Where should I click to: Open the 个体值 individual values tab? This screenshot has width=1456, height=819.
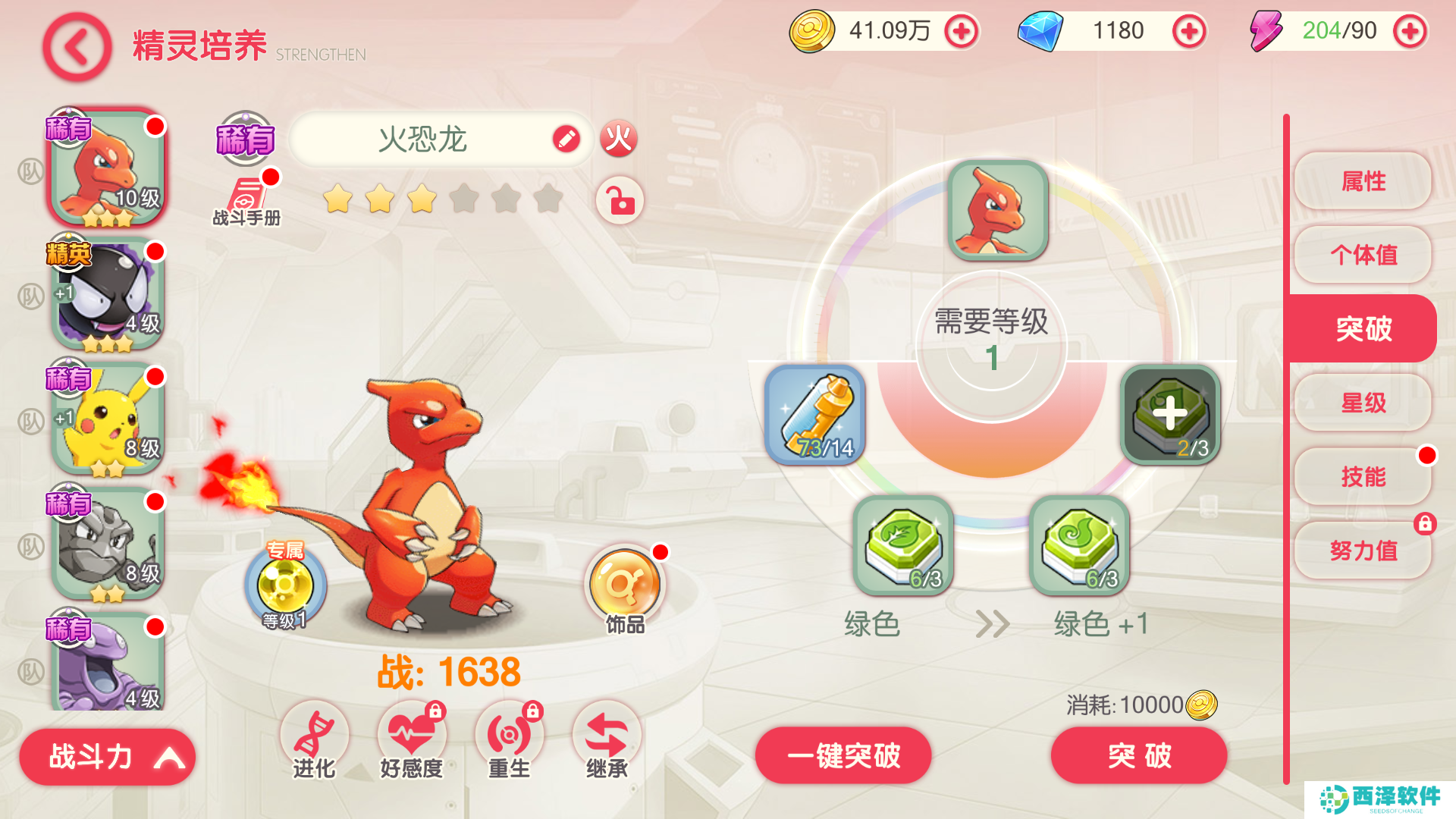coord(1363,255)
